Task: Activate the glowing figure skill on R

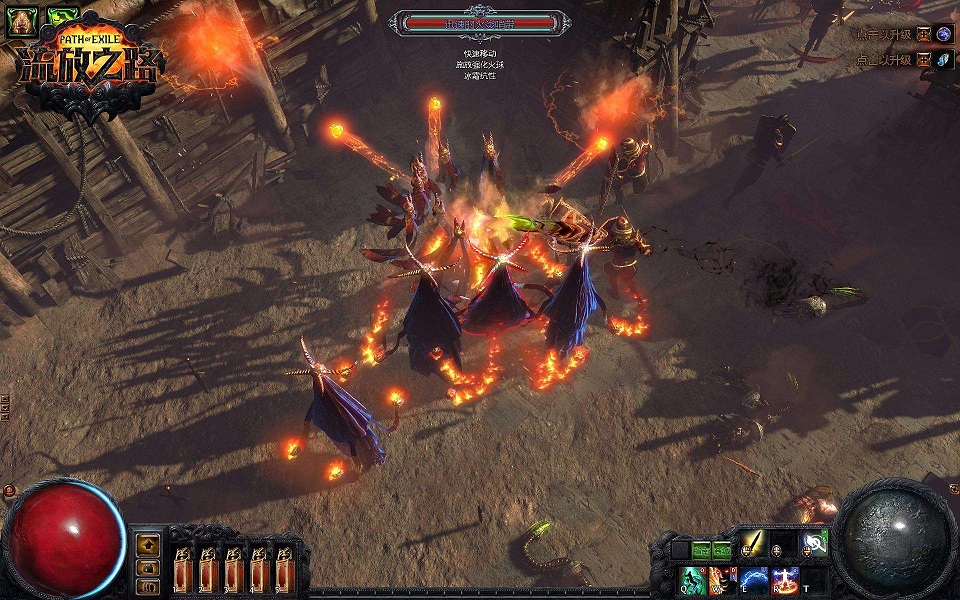Action: [x=785, y=580]
